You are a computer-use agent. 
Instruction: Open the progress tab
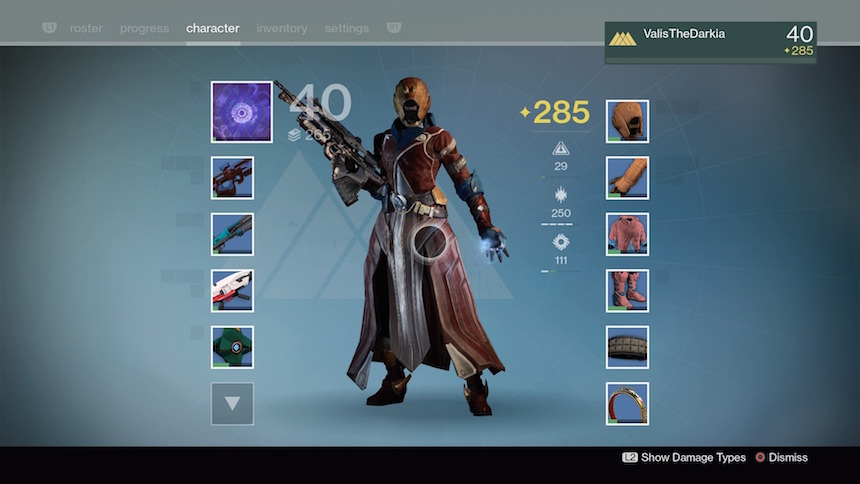[x=144, y=28]
